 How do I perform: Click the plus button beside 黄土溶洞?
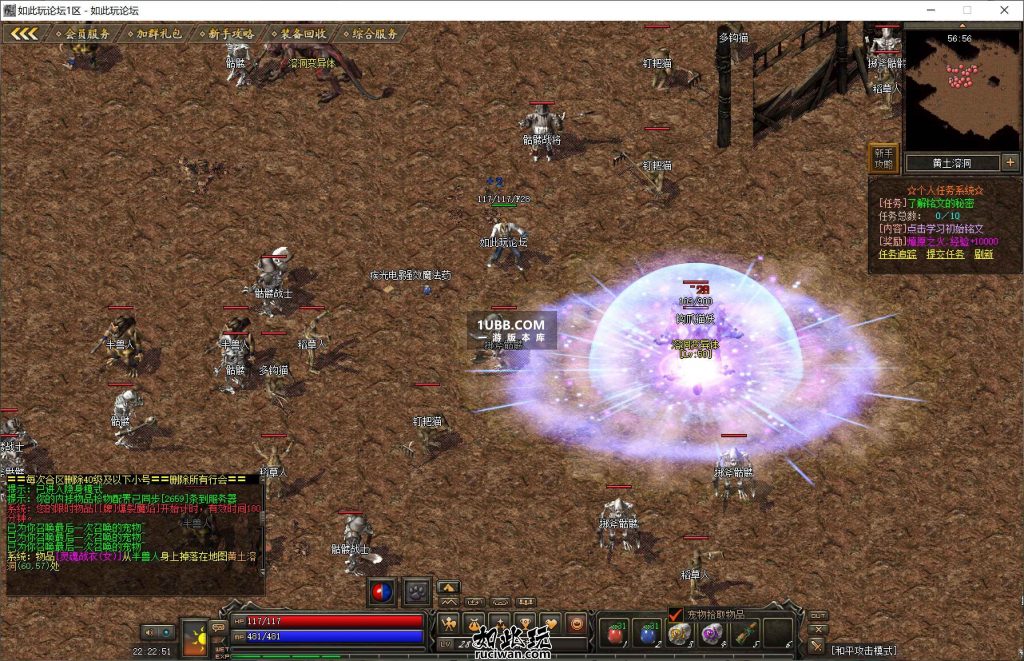(x=1010, y=162)
